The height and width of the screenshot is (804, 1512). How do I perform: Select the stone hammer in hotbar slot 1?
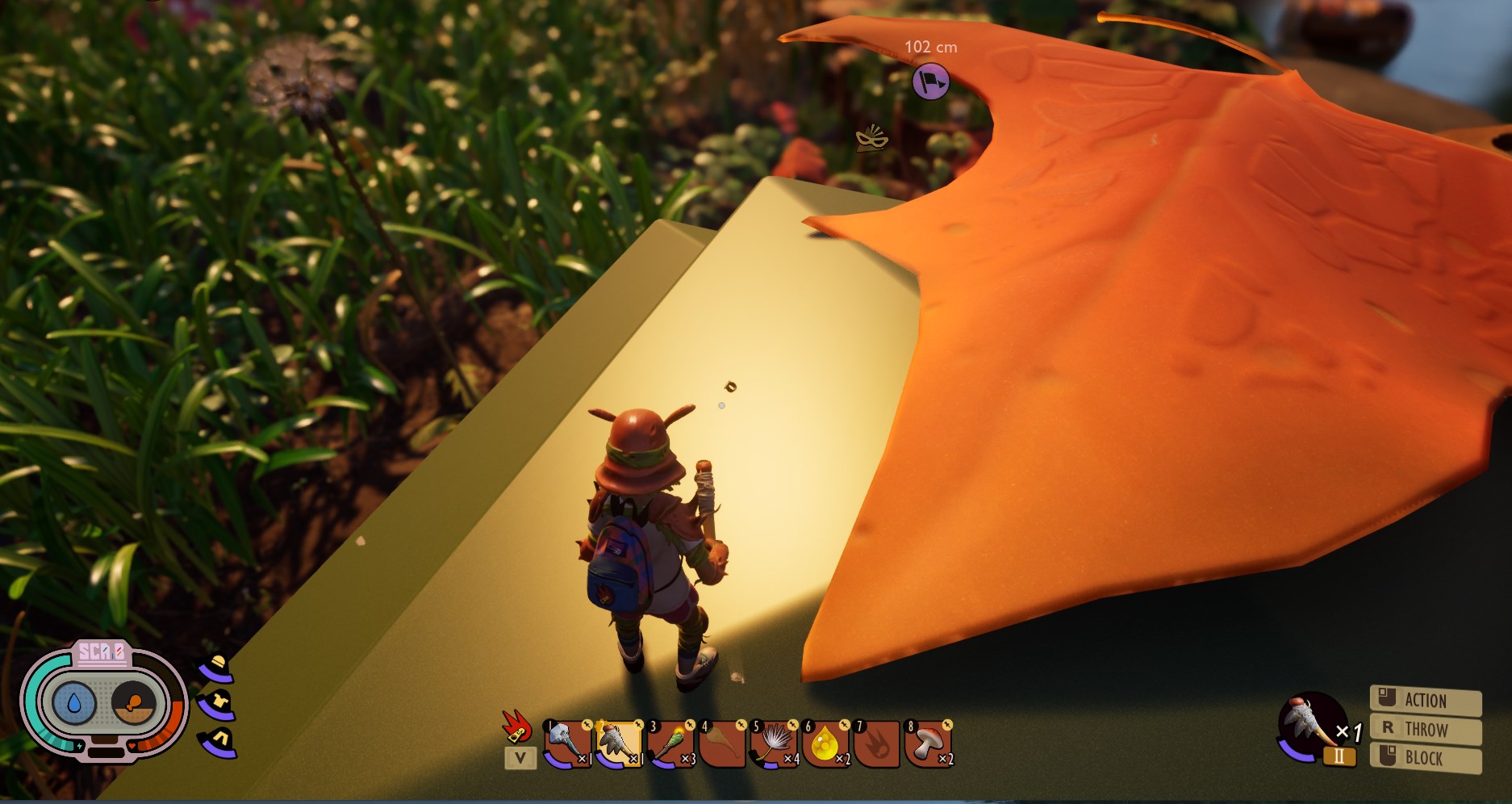click(567, 743)
